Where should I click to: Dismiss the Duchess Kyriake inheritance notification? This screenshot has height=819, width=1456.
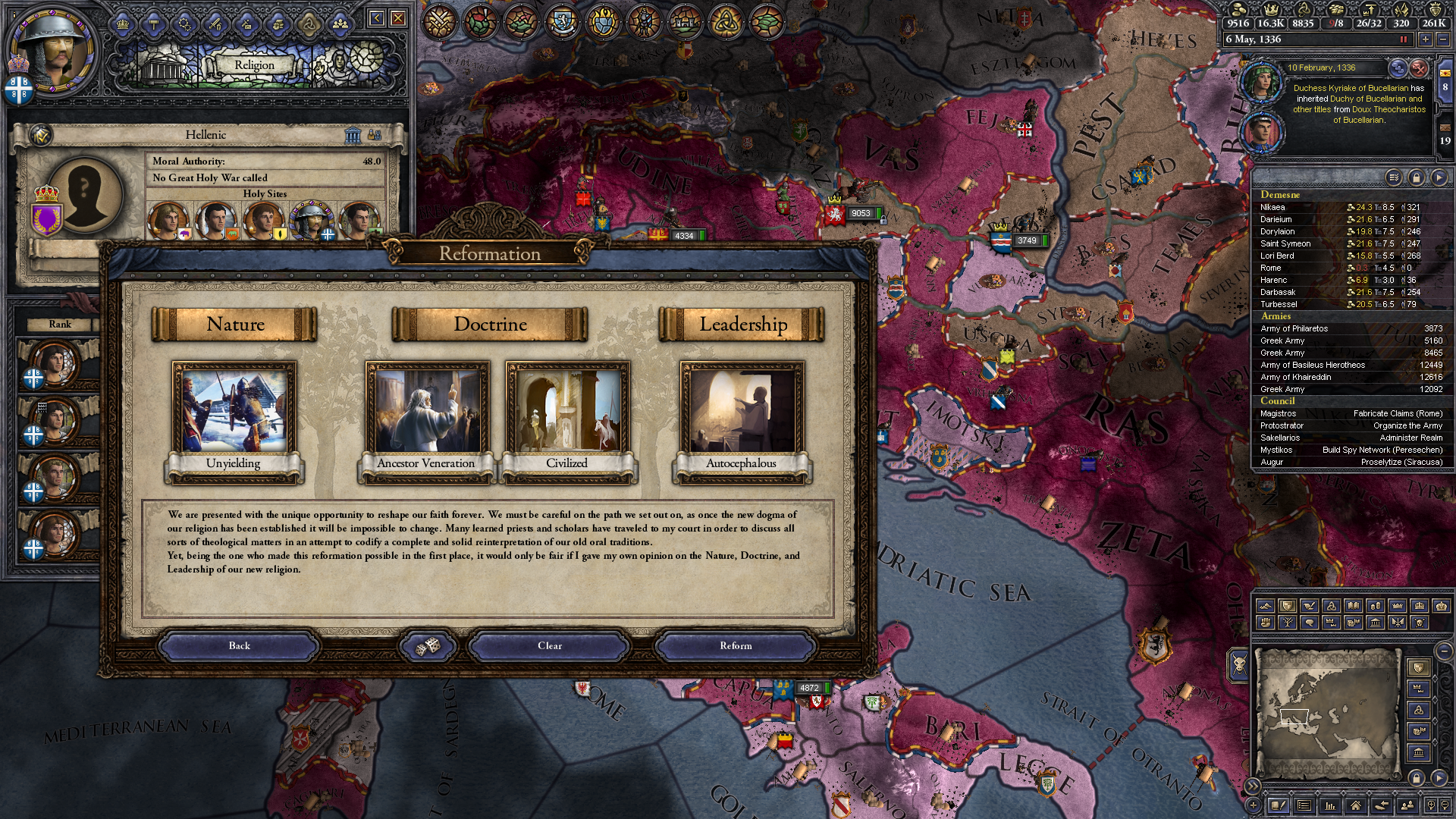coord(1419,68)
